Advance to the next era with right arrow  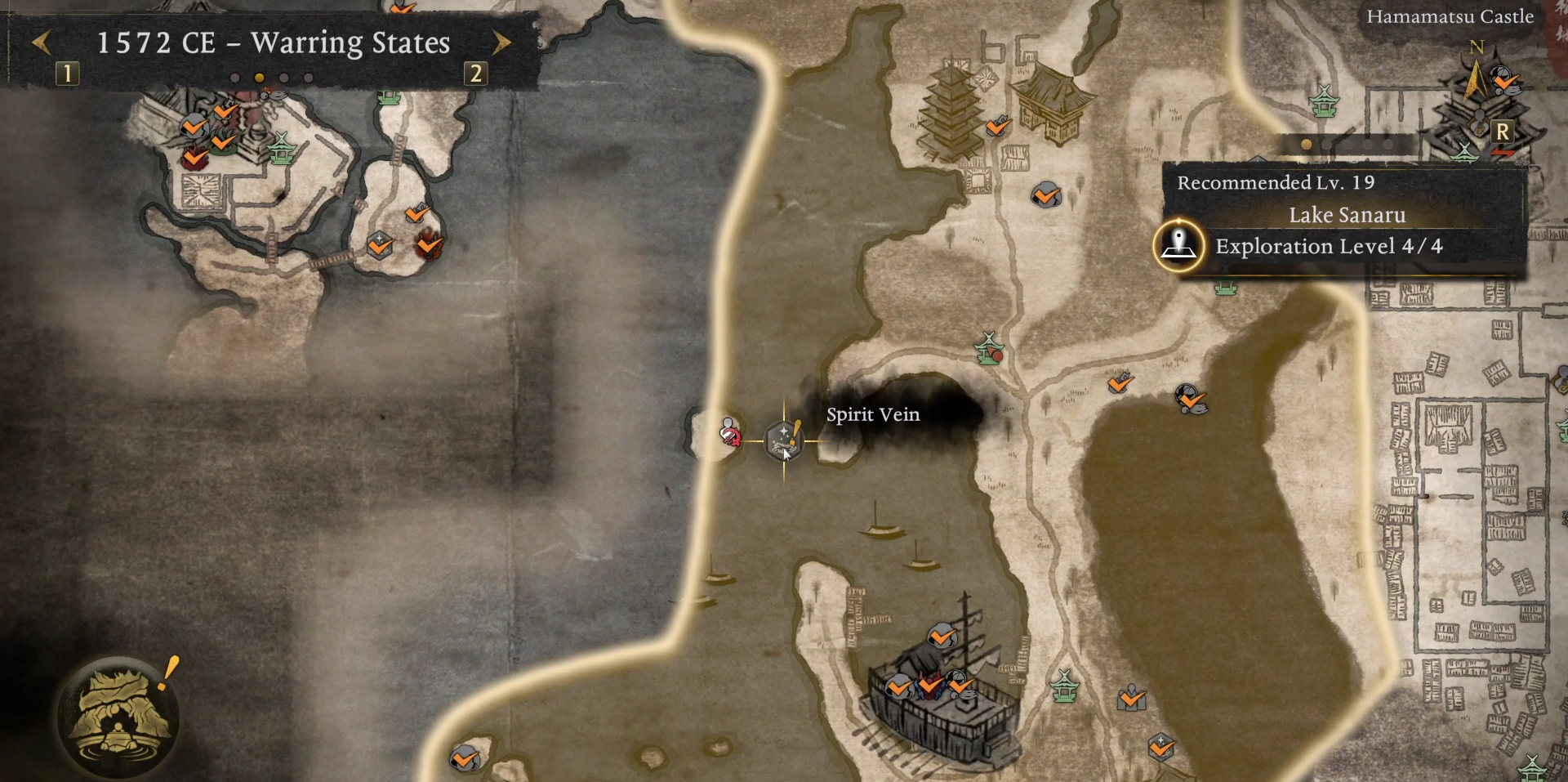click(x=501, y=42)
